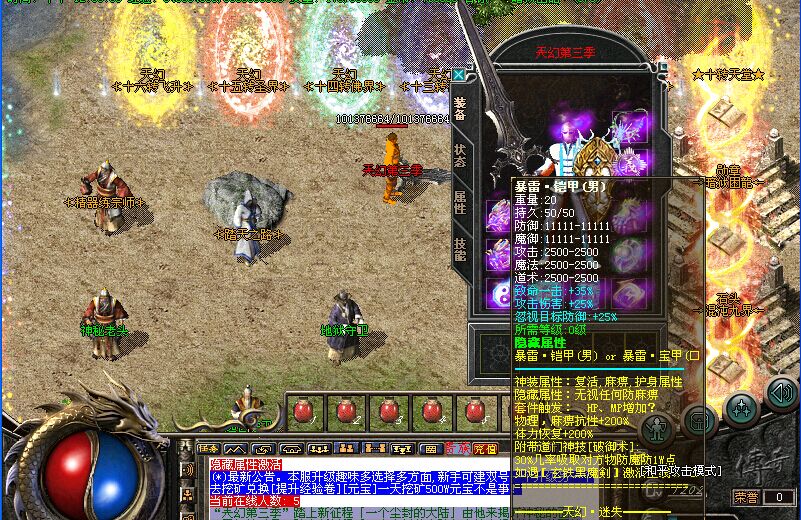Click the round character figure button

[657, 428]
